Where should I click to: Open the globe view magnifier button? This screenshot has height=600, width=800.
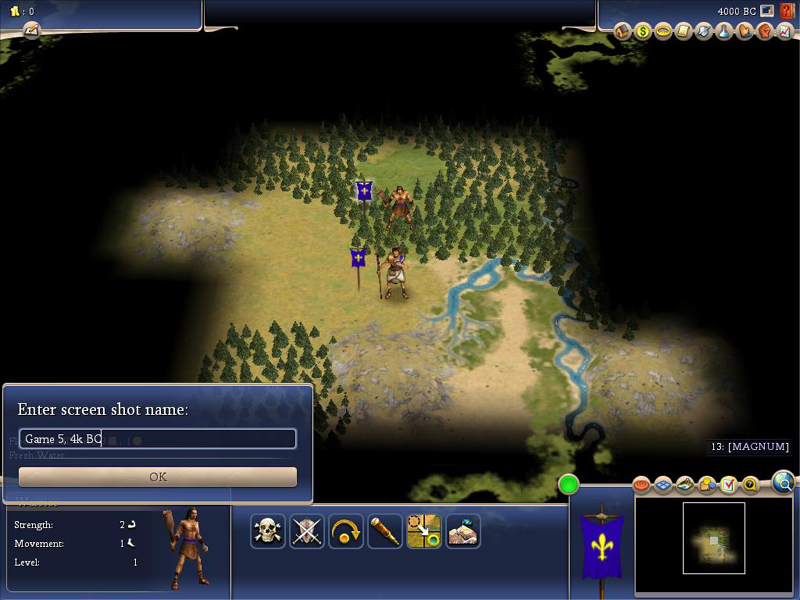click(x=784, y=484)
